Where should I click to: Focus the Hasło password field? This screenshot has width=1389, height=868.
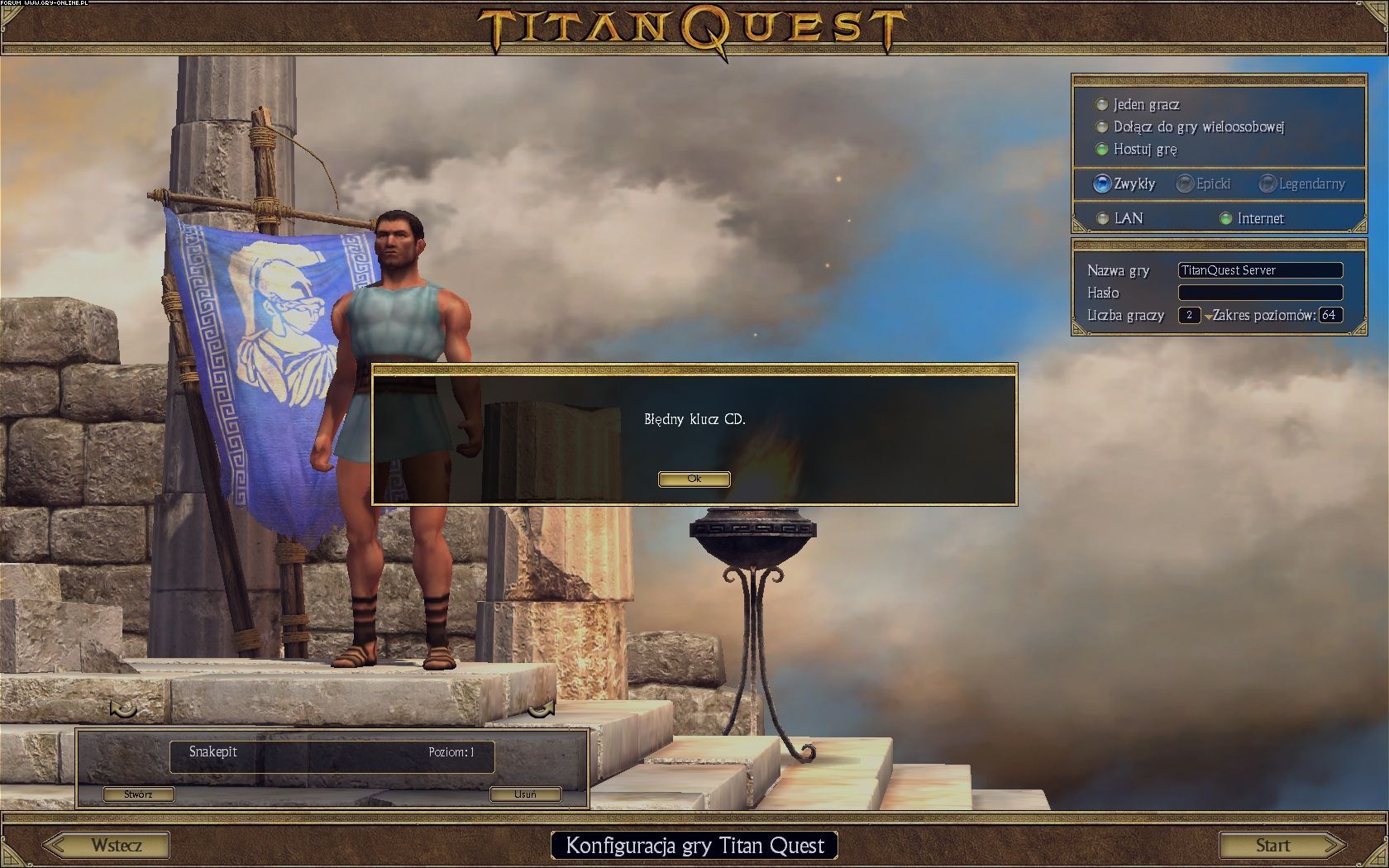coord(1259,293)
